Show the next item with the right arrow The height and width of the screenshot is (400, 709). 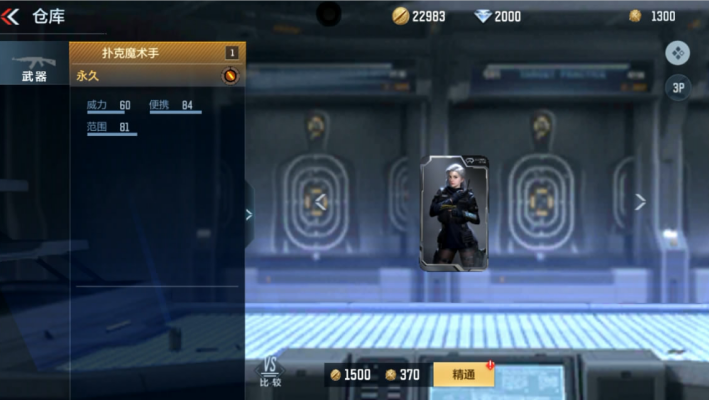pos(640,202)
